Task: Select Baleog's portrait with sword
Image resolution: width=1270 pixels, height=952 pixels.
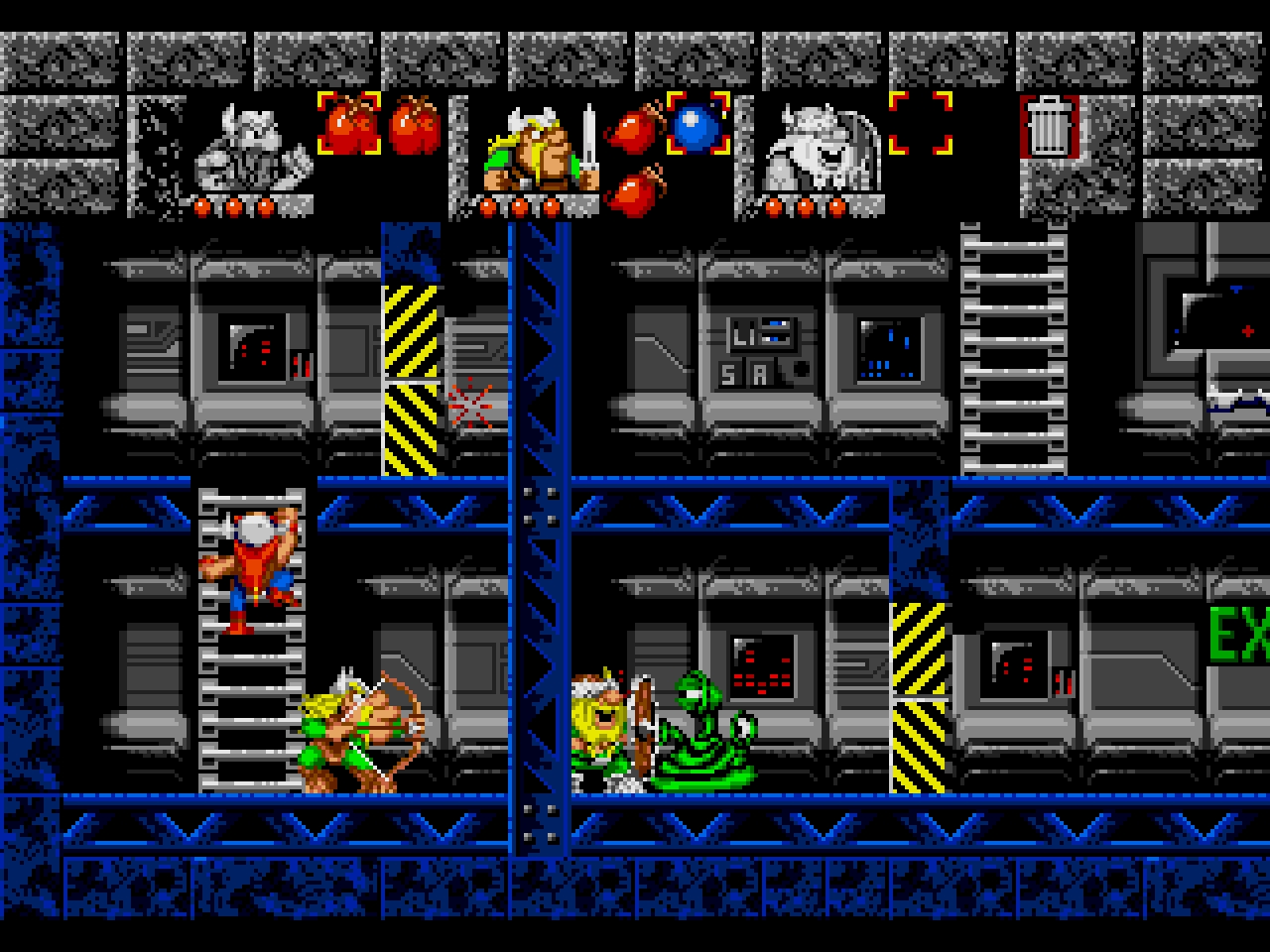Action: [536, 151]
